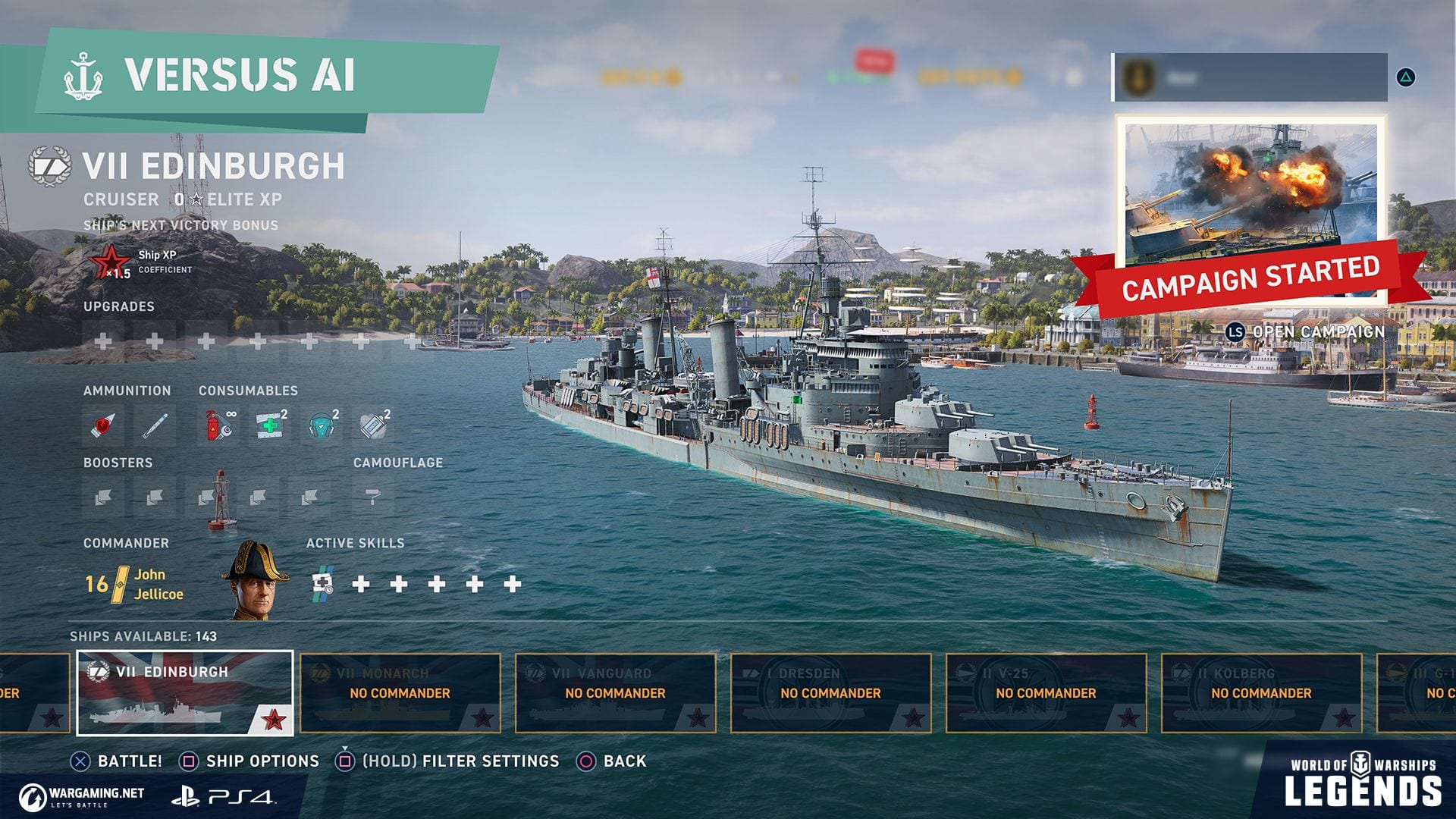Open commander John Jellicoe's portrait
The height and width of the screenshot is (819, 1456).
256,581
